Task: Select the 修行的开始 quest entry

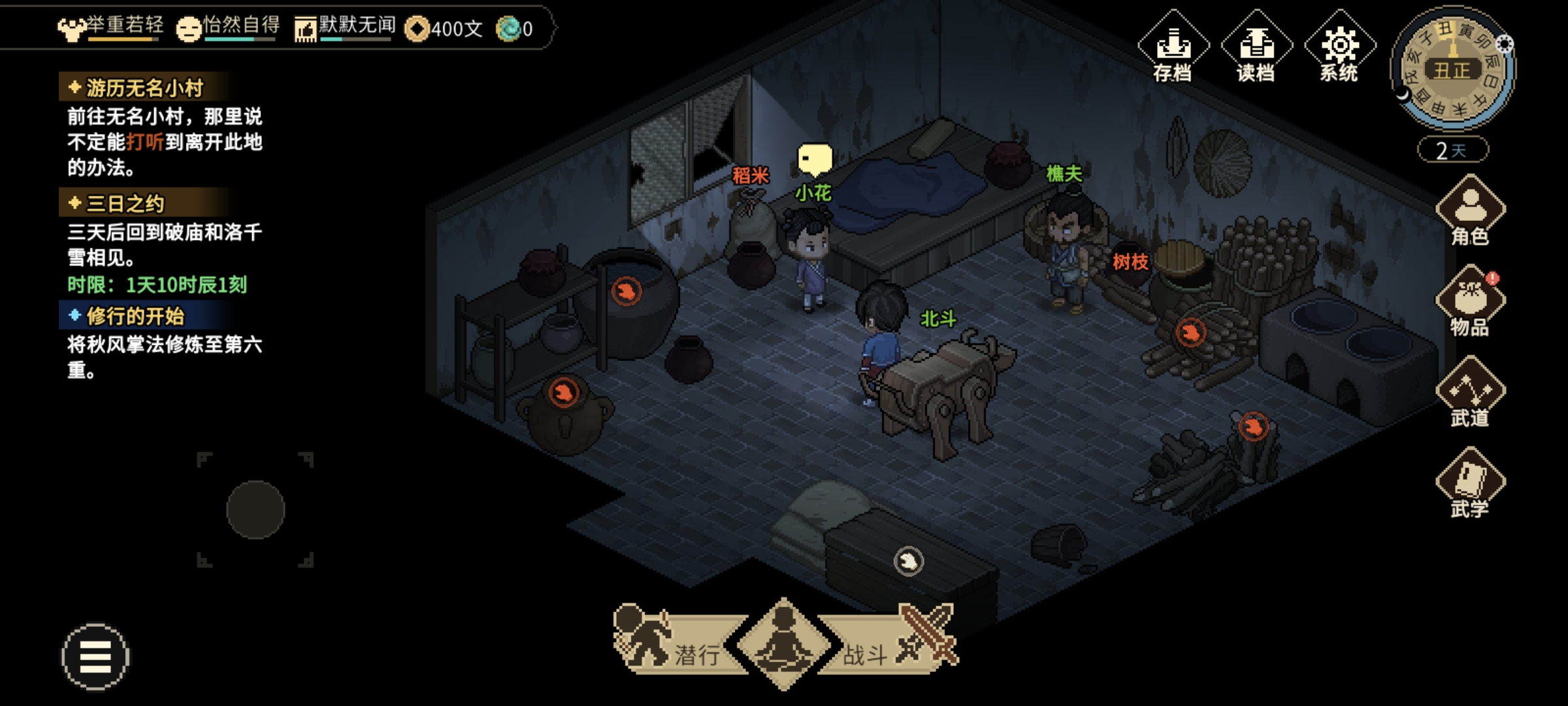Action: pyautogui.click(x=135, y=316)
